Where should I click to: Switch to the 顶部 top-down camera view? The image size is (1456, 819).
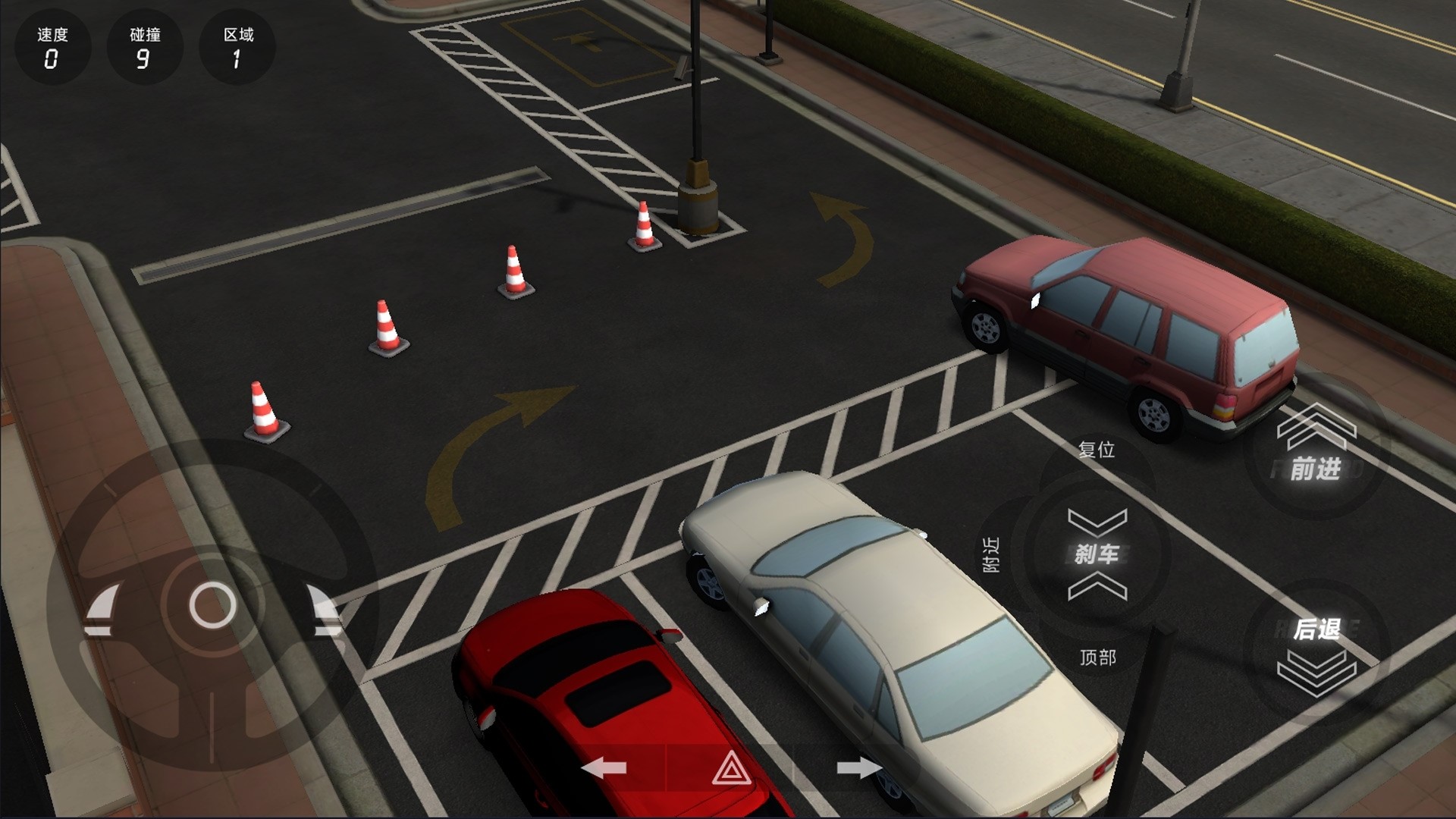[x=1097, y=657]
